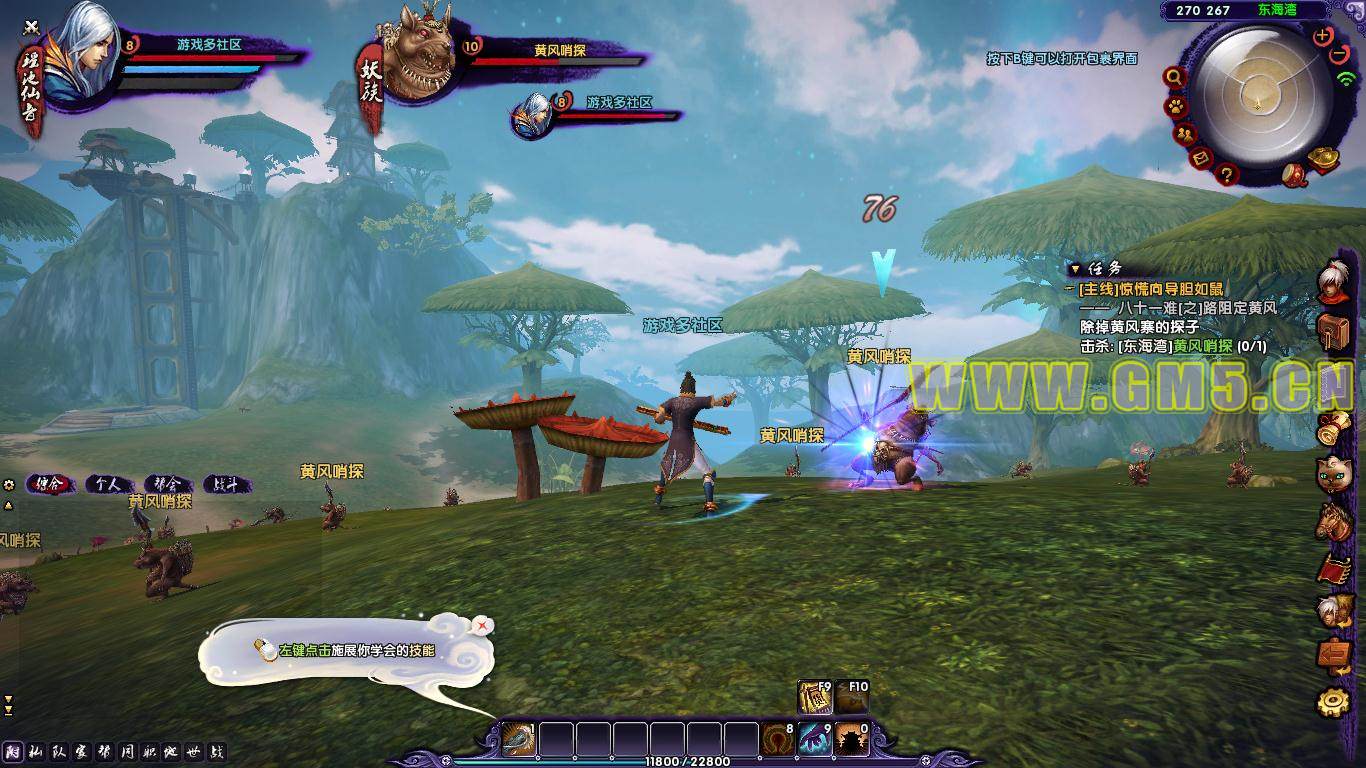Select the 黄风哨探 quest target in the tracker
The width and height of the screenshot is (1366, 768).
tap(1202, 346)
